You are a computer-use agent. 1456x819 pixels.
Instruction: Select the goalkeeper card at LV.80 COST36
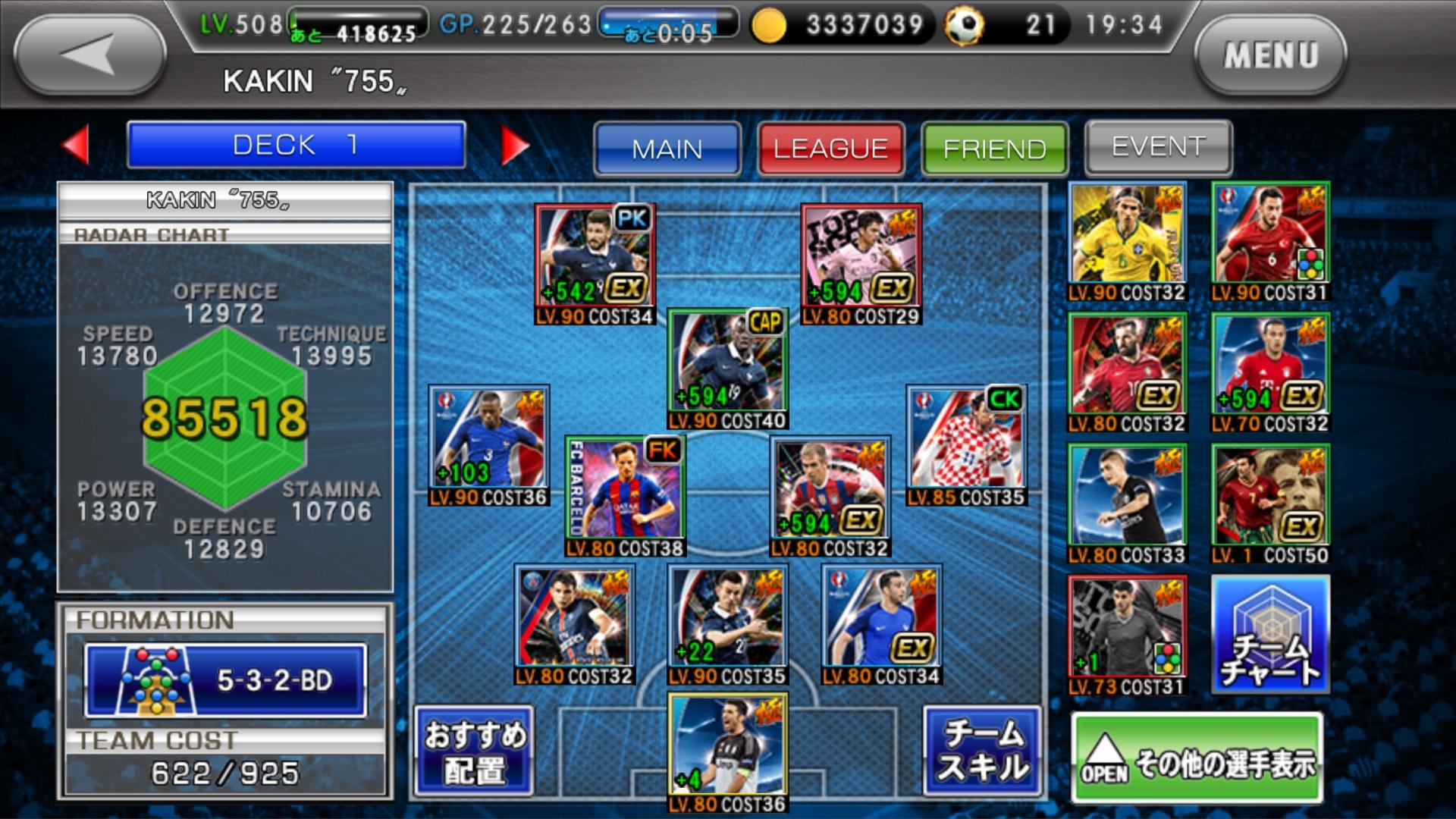coord(728,751)
